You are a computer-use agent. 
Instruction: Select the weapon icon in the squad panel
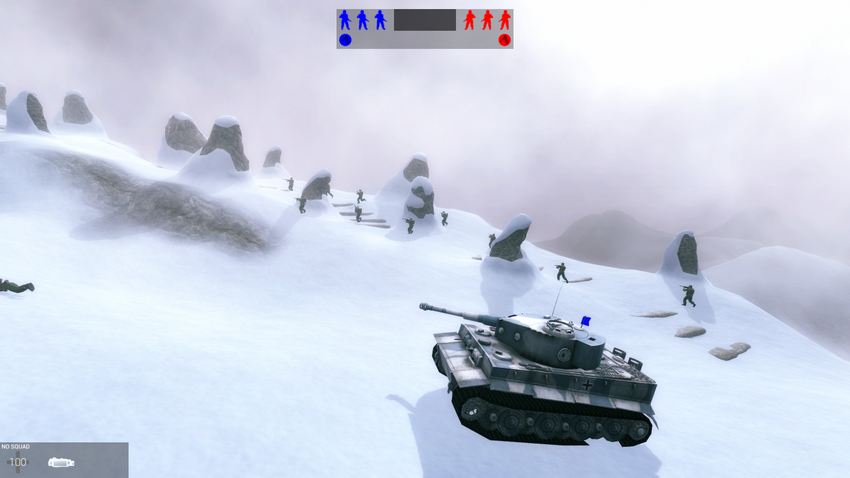pos(61,462)
